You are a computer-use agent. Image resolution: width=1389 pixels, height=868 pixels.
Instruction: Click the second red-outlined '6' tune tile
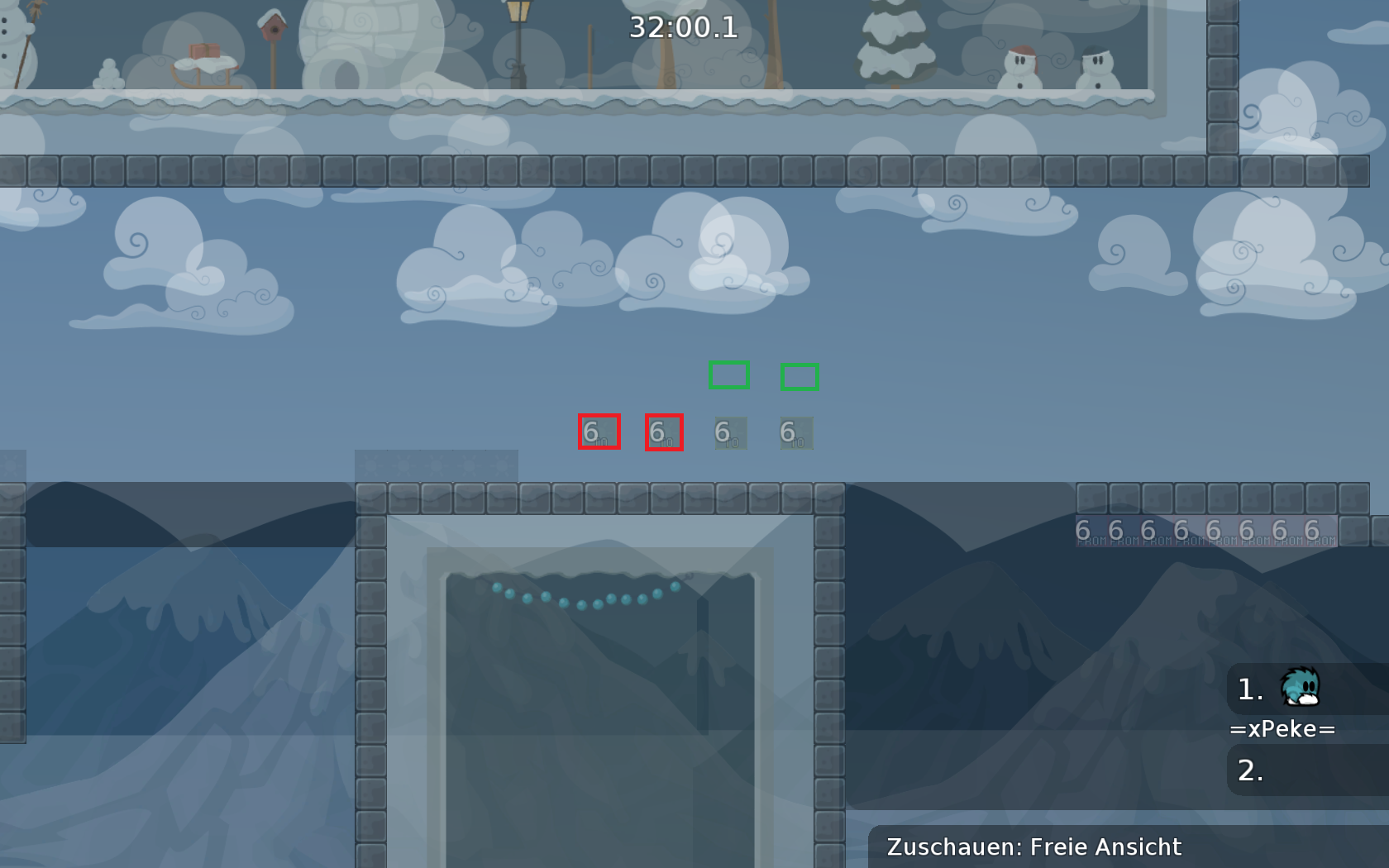[x=664, y=431]
